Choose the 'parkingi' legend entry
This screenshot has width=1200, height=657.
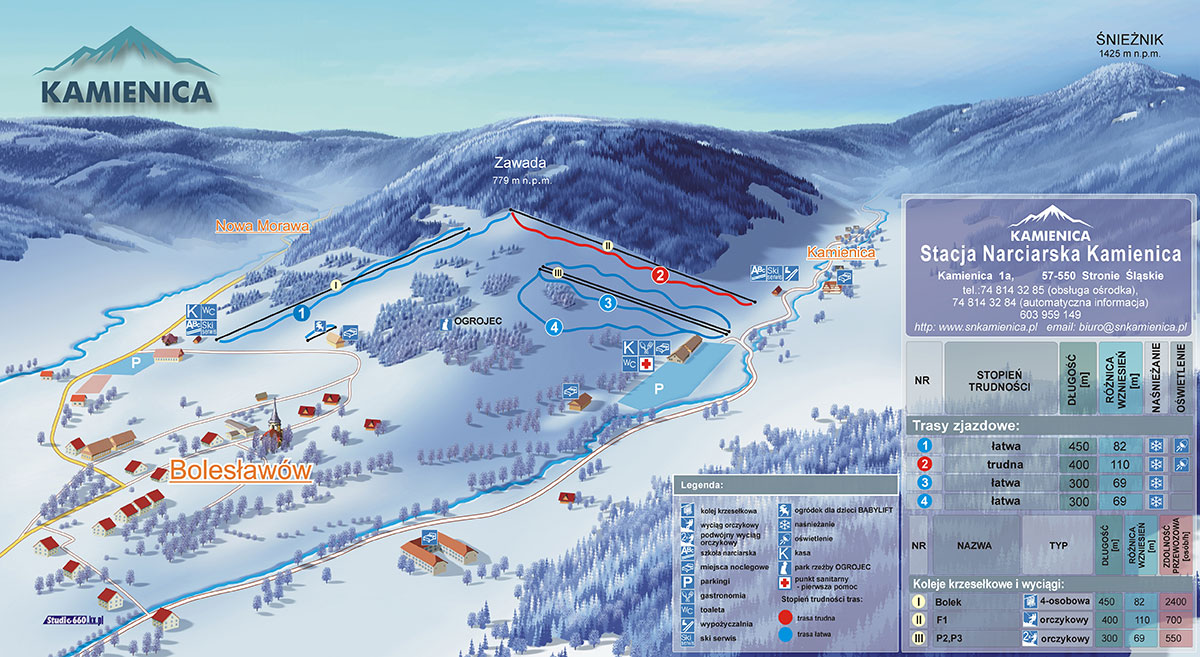pyautogui.click(x=721, y=580)
